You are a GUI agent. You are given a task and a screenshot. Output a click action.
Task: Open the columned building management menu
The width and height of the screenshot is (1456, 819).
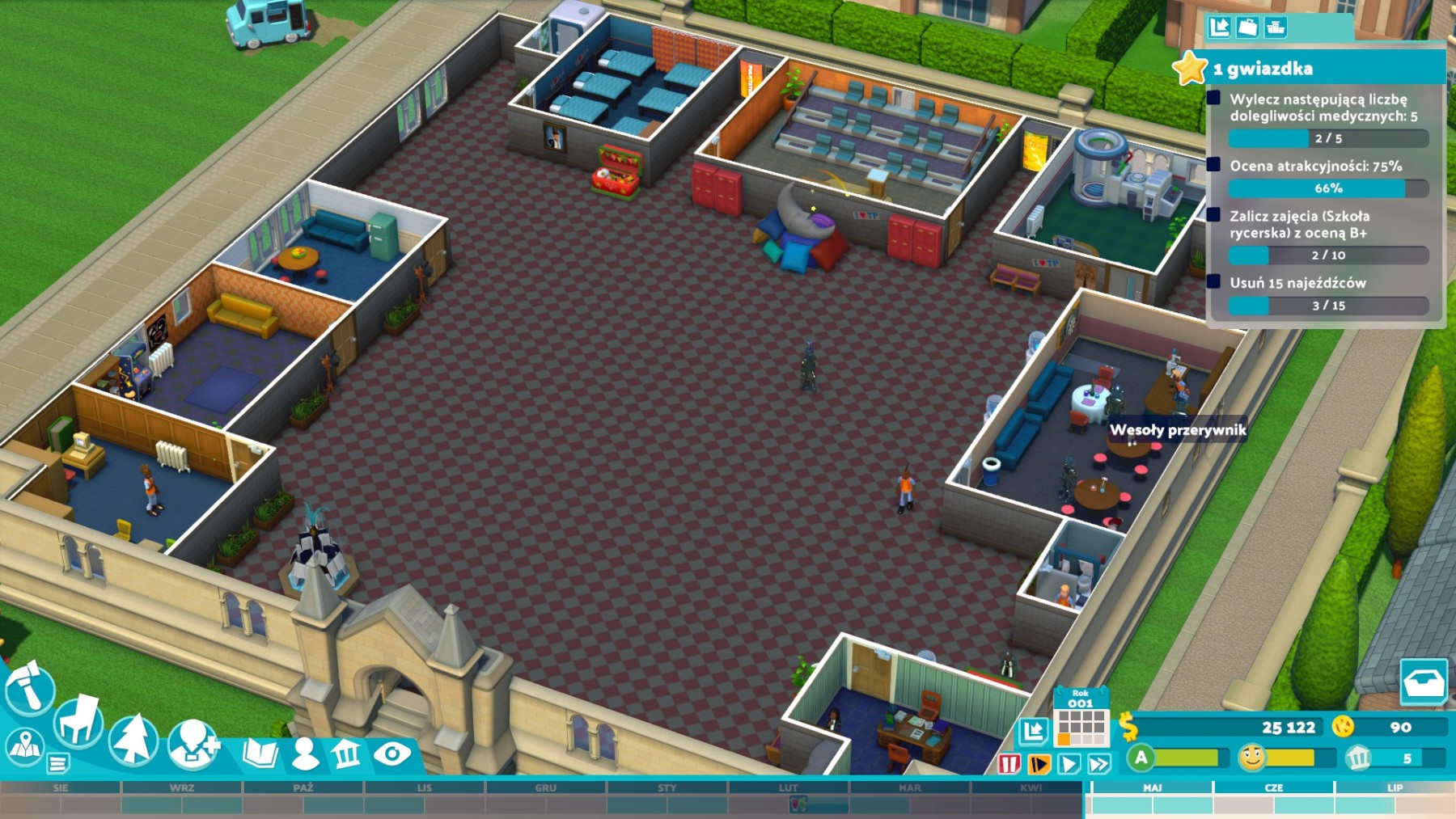pos(347,754)
